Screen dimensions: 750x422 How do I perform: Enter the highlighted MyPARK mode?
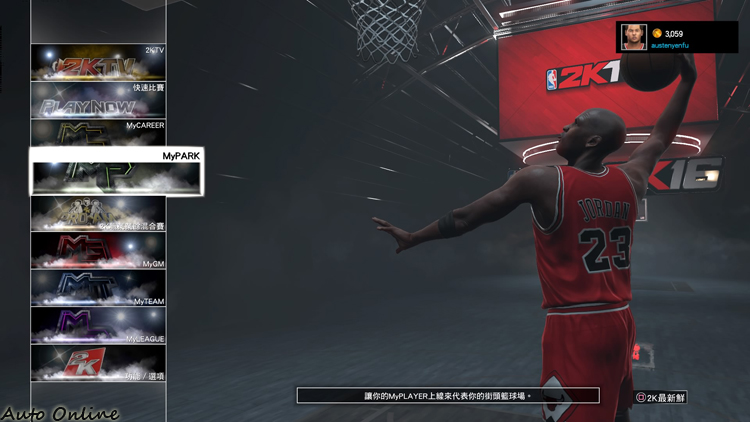point(116,172)
